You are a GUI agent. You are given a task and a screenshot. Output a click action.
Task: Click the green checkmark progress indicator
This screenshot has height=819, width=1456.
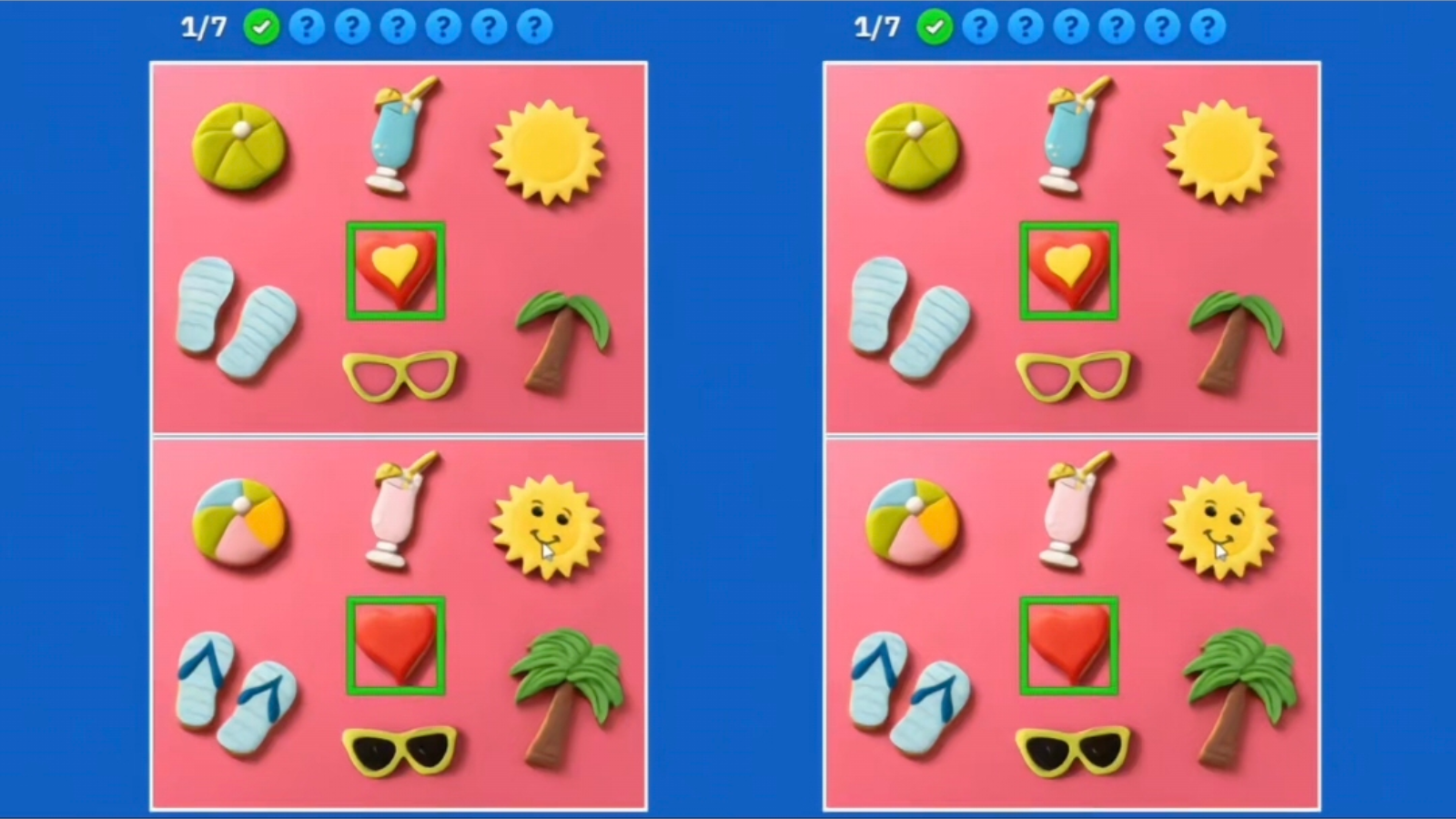point(262,26)
